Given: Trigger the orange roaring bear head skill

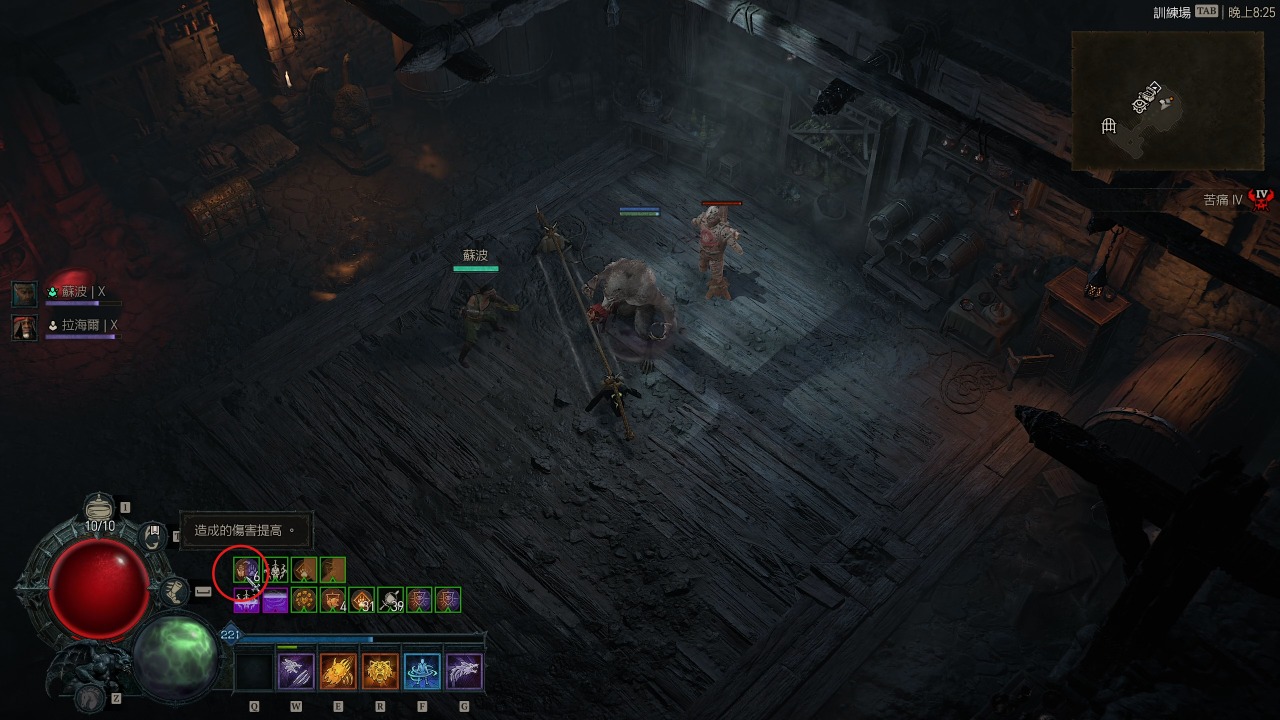Looking at the screenshot, I should pos(380,671).
